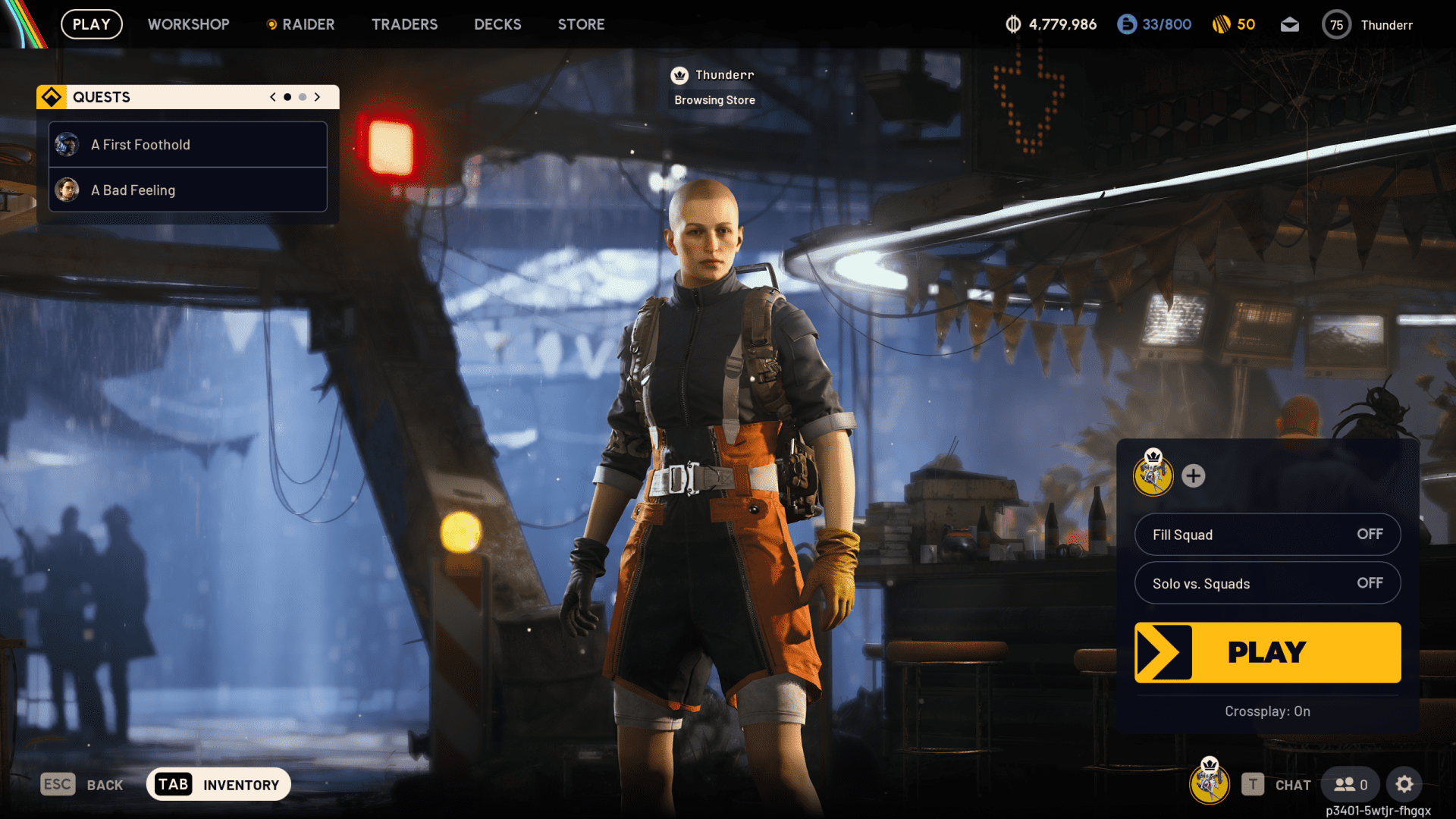
Task: Click the quest diamond icon on Quests header
Action: click(52, 96)
